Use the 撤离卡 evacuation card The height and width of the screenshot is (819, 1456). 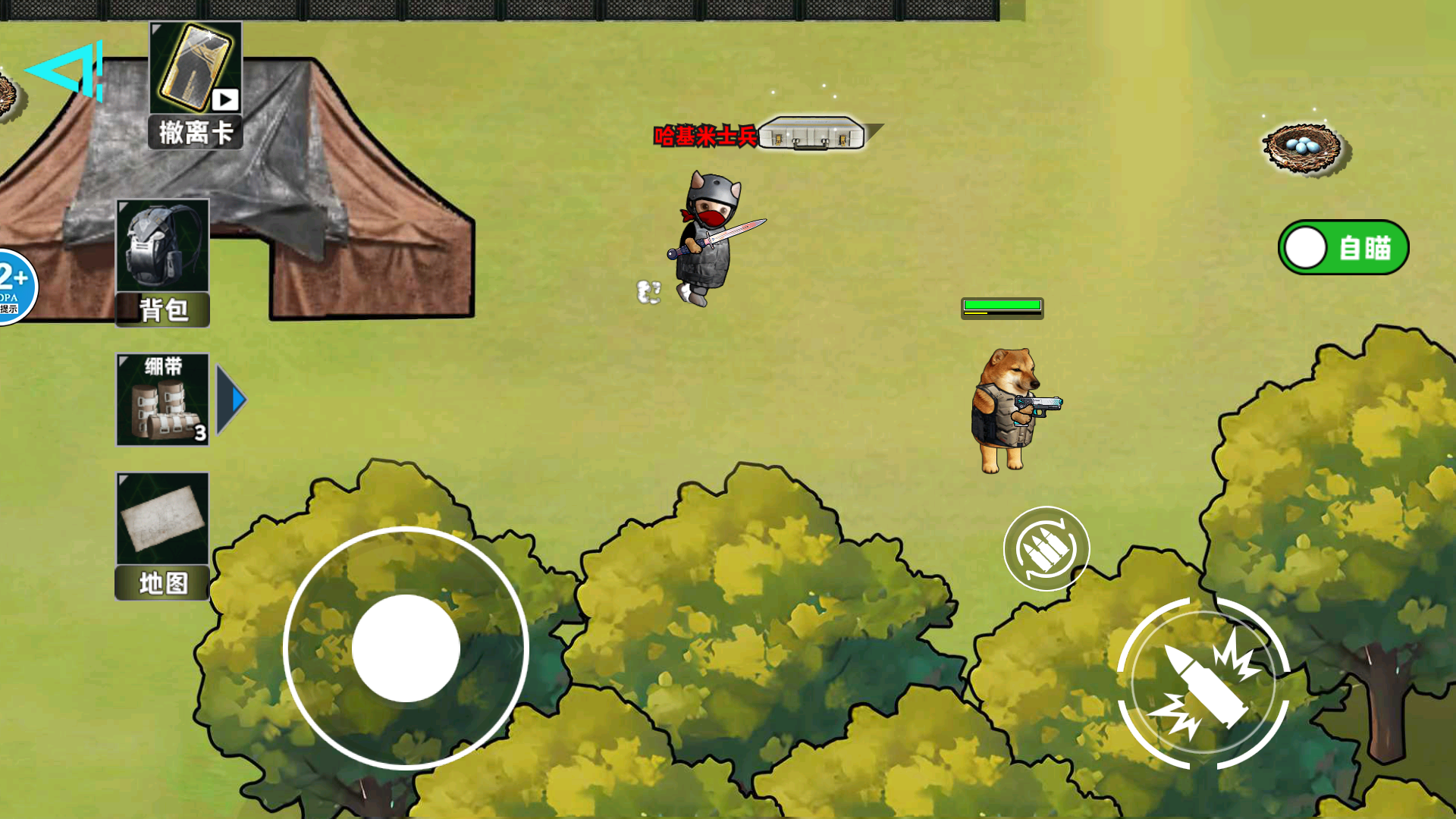(196, 84)
